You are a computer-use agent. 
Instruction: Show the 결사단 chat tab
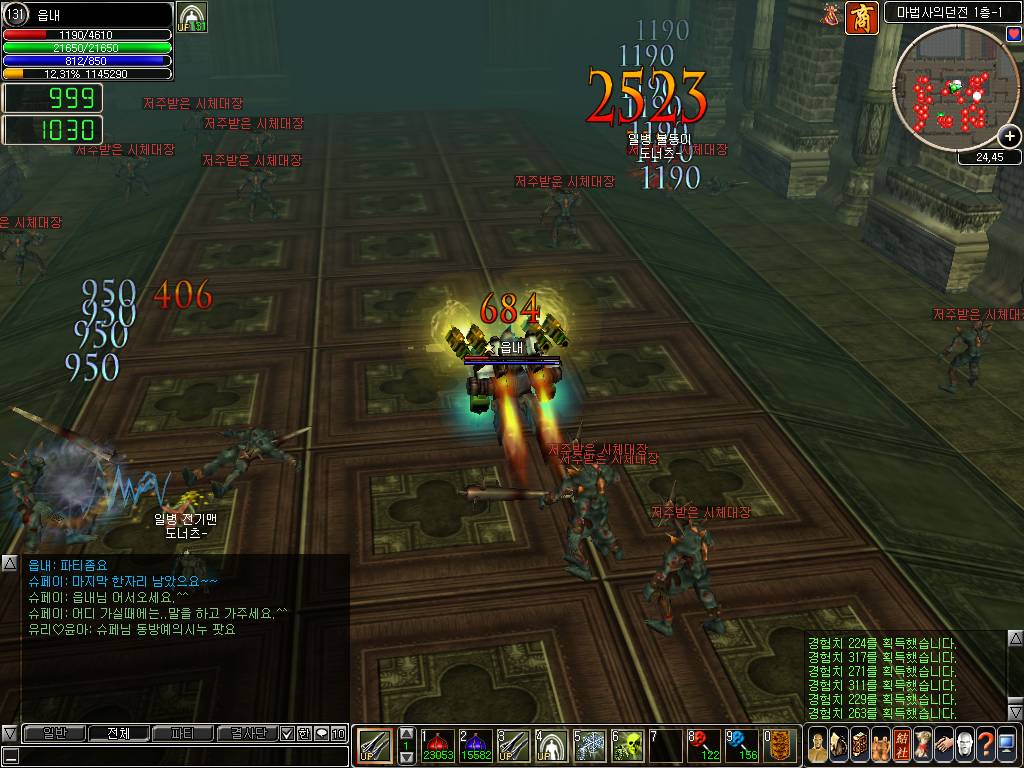[246, 733]
